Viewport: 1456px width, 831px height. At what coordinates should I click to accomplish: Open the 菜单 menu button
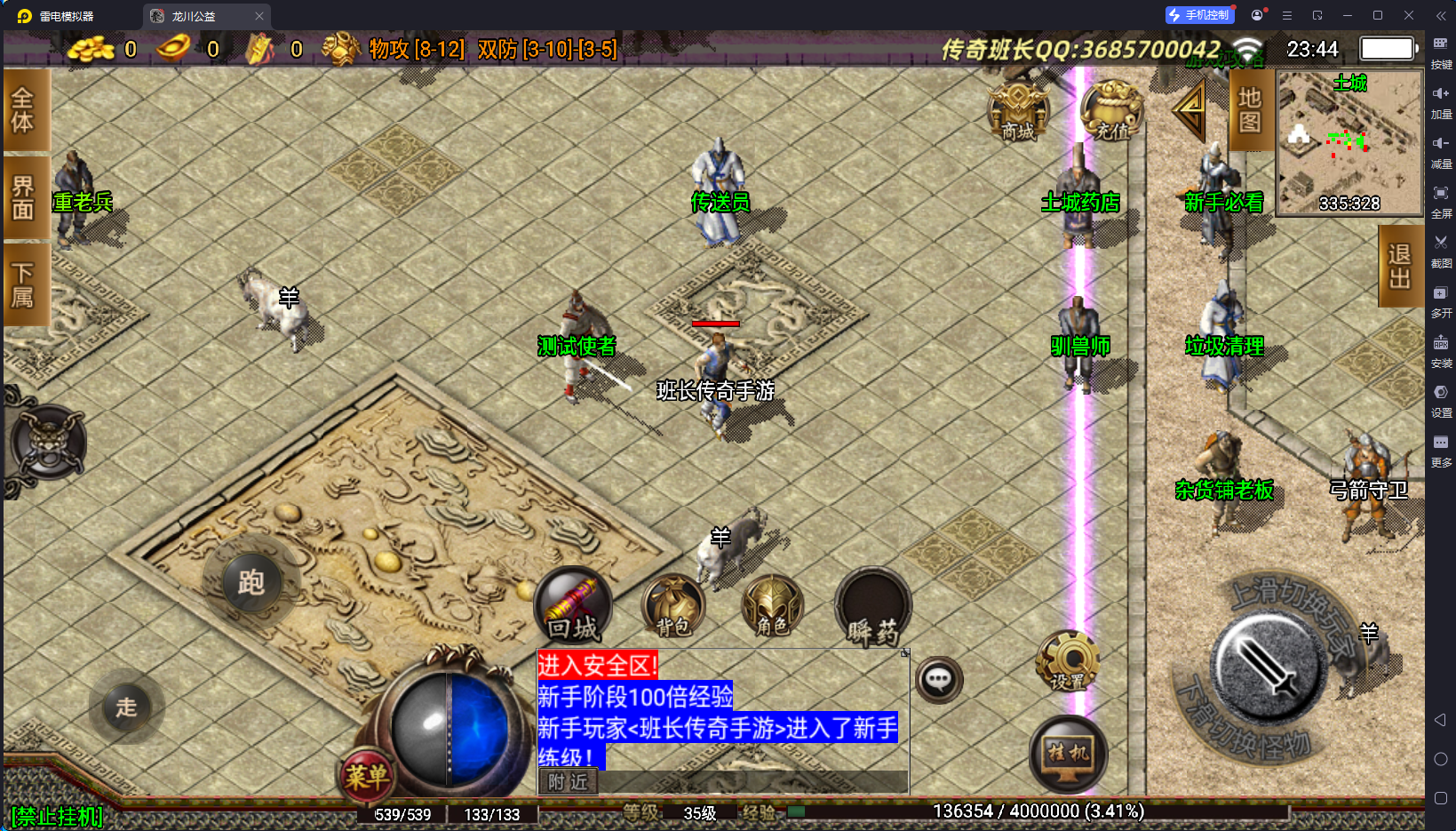[367, 776]
